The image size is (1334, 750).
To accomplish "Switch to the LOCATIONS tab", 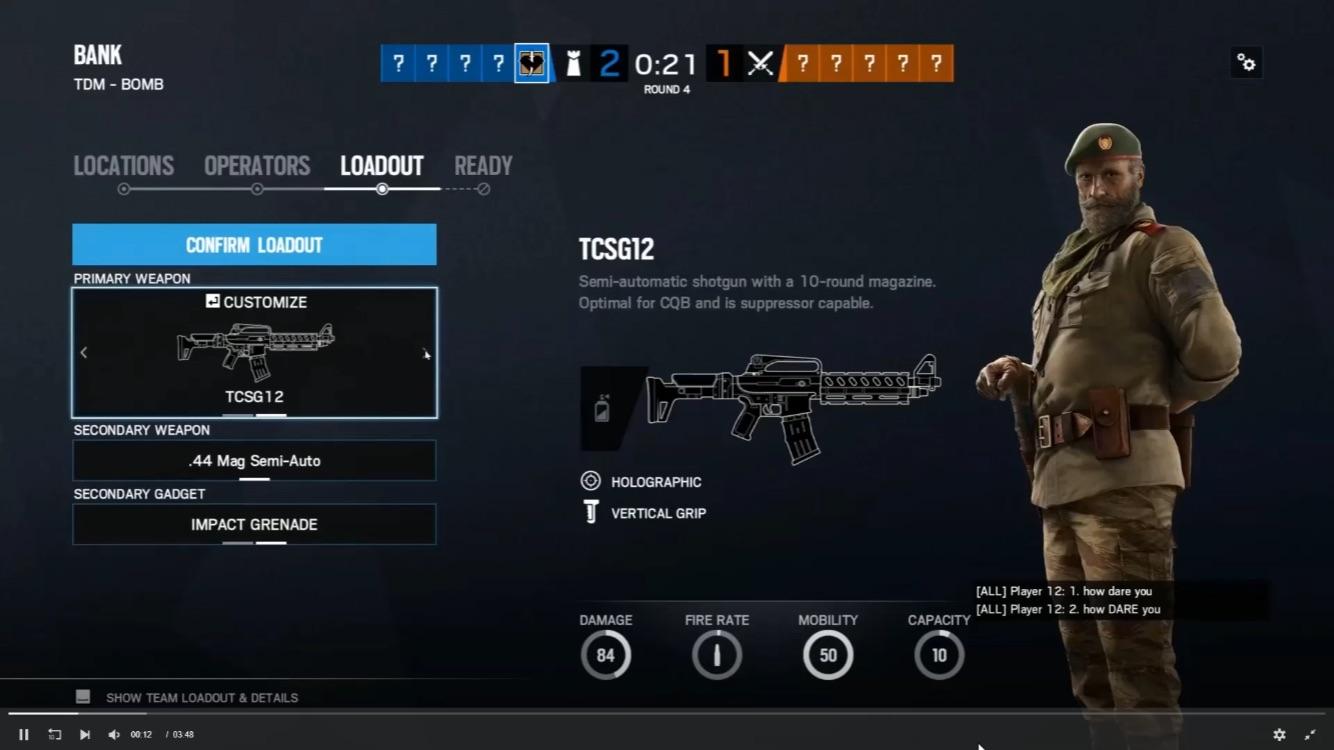I will pos(123,165).
